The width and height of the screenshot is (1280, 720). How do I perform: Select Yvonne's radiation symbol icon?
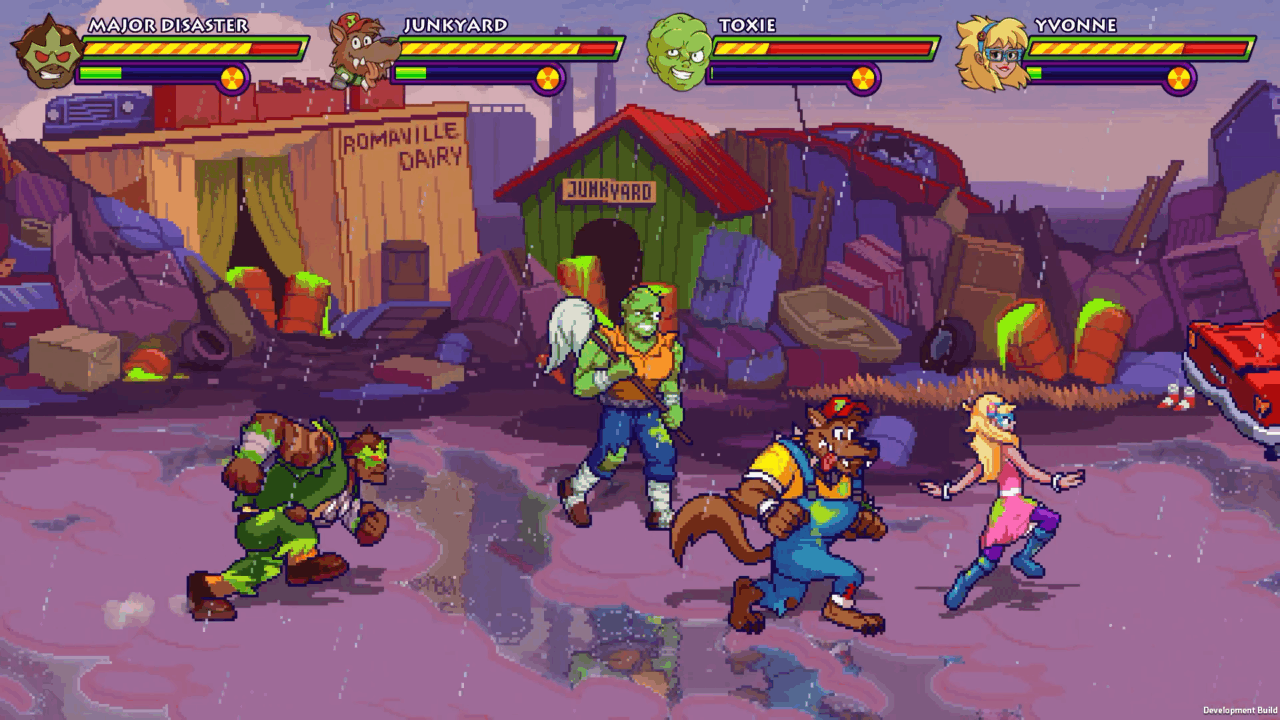tap(1180, 79)
